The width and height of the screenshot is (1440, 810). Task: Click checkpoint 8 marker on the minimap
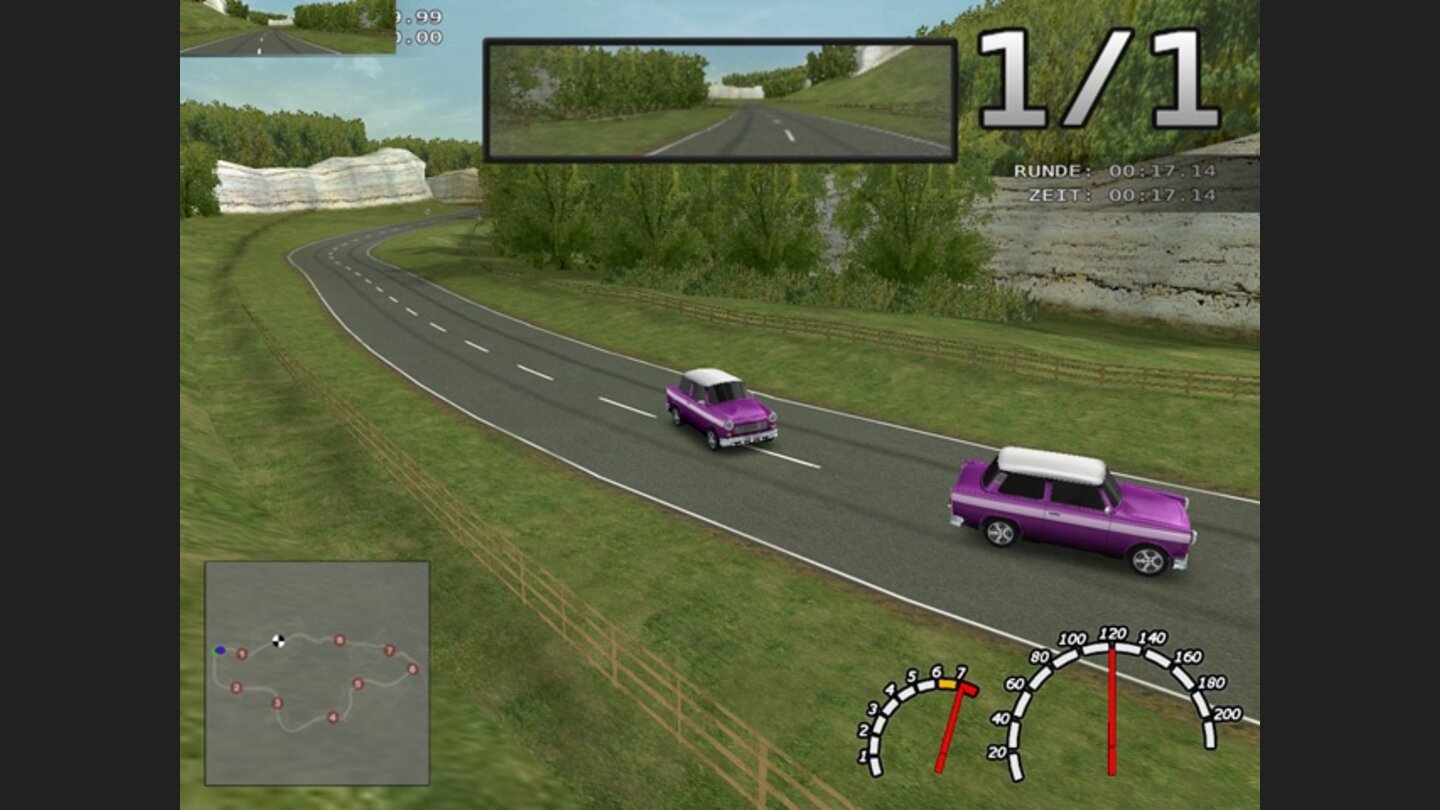[x=338, y=640]
